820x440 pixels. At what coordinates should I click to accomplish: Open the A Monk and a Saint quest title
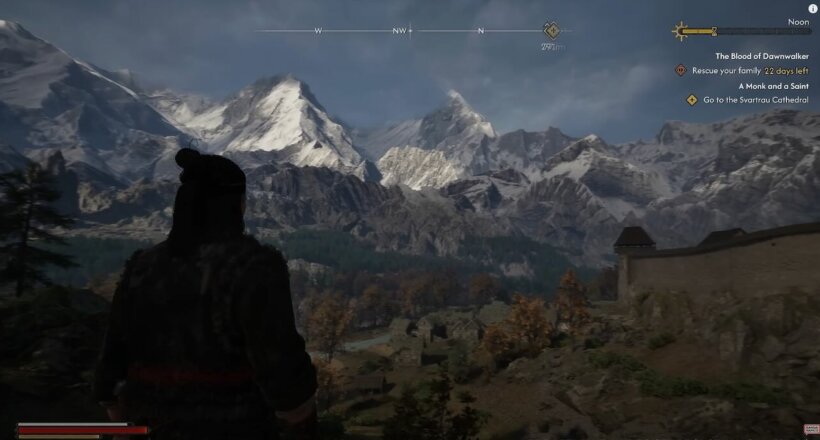click(773, 86)
